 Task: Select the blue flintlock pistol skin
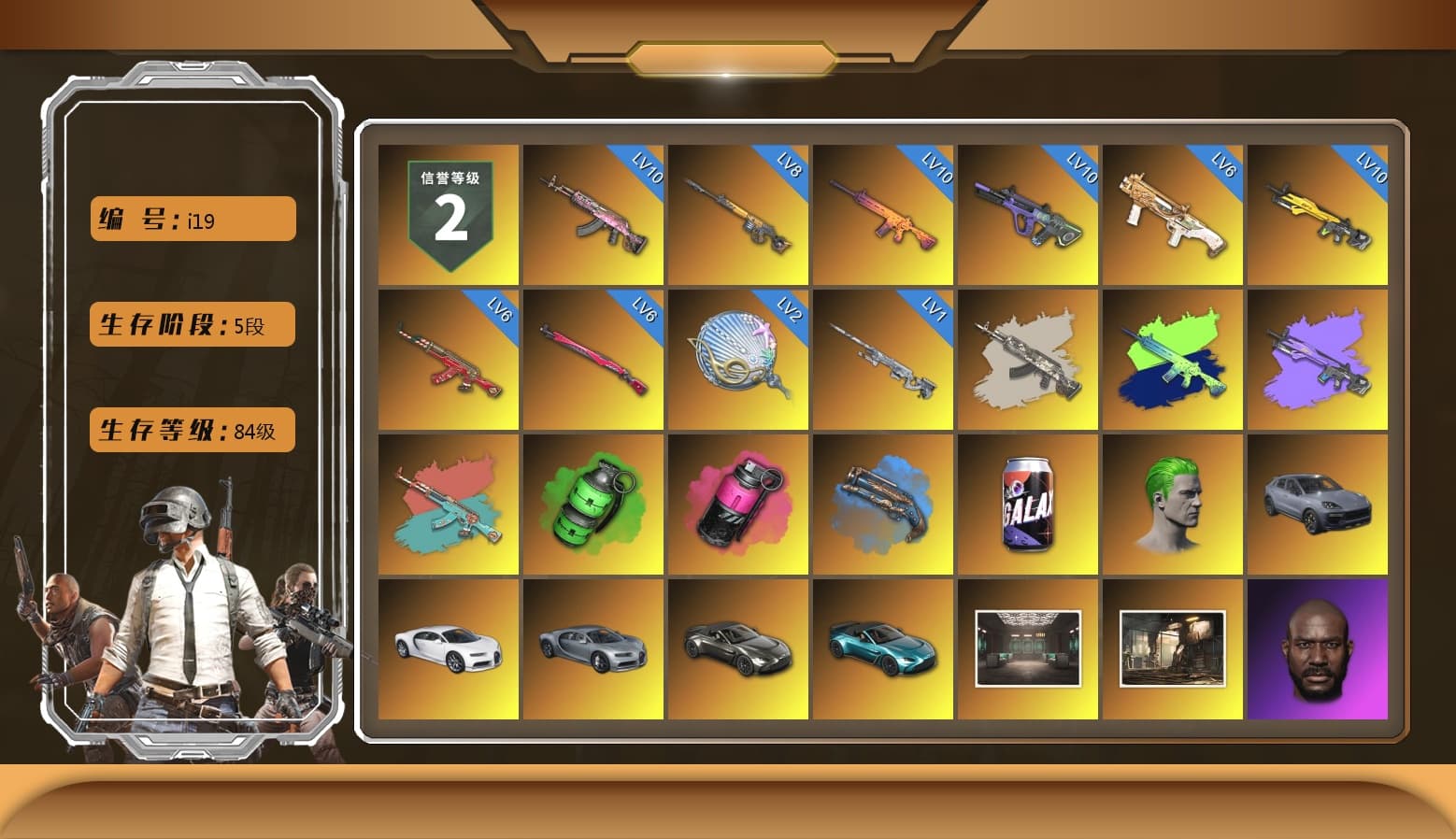click(x=882, y=505)
